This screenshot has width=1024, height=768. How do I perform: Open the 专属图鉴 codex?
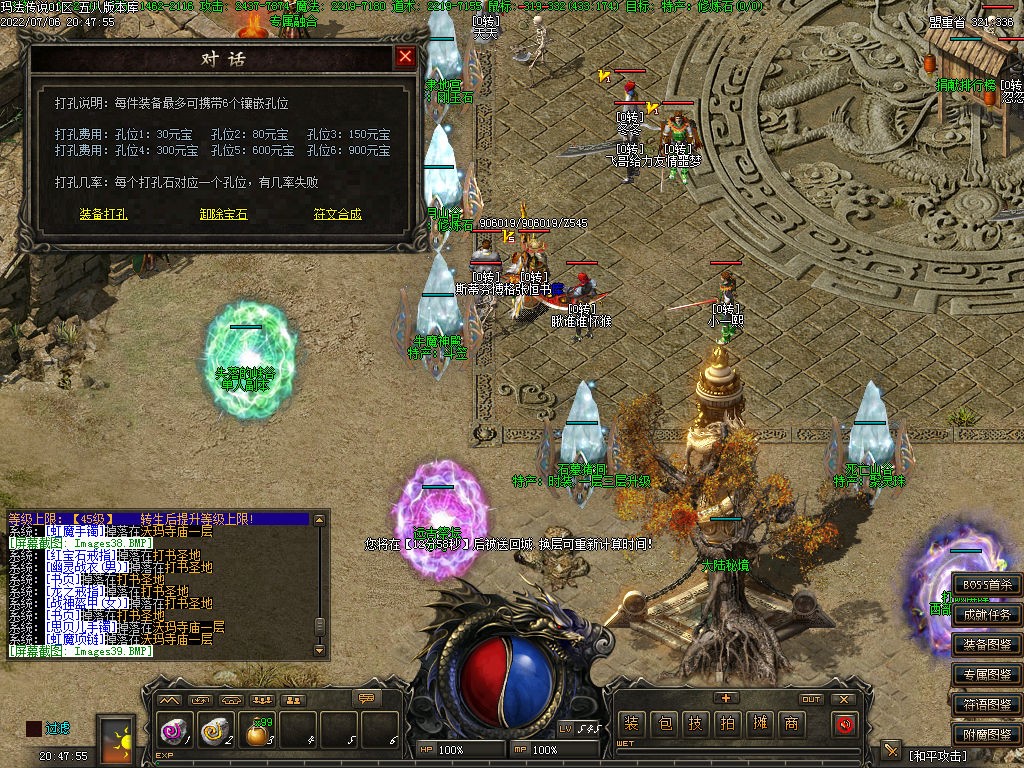click(x=986, y=675)
